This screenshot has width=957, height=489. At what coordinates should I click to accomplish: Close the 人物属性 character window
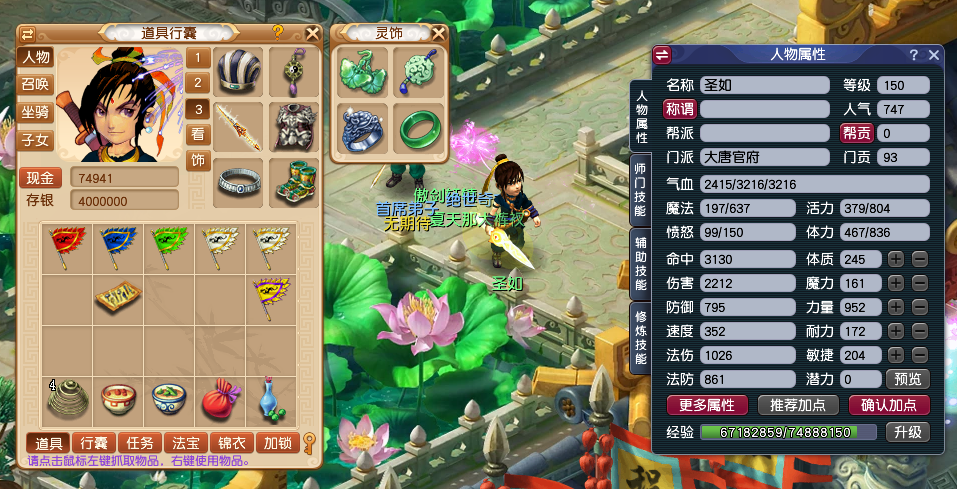[934, 55]
